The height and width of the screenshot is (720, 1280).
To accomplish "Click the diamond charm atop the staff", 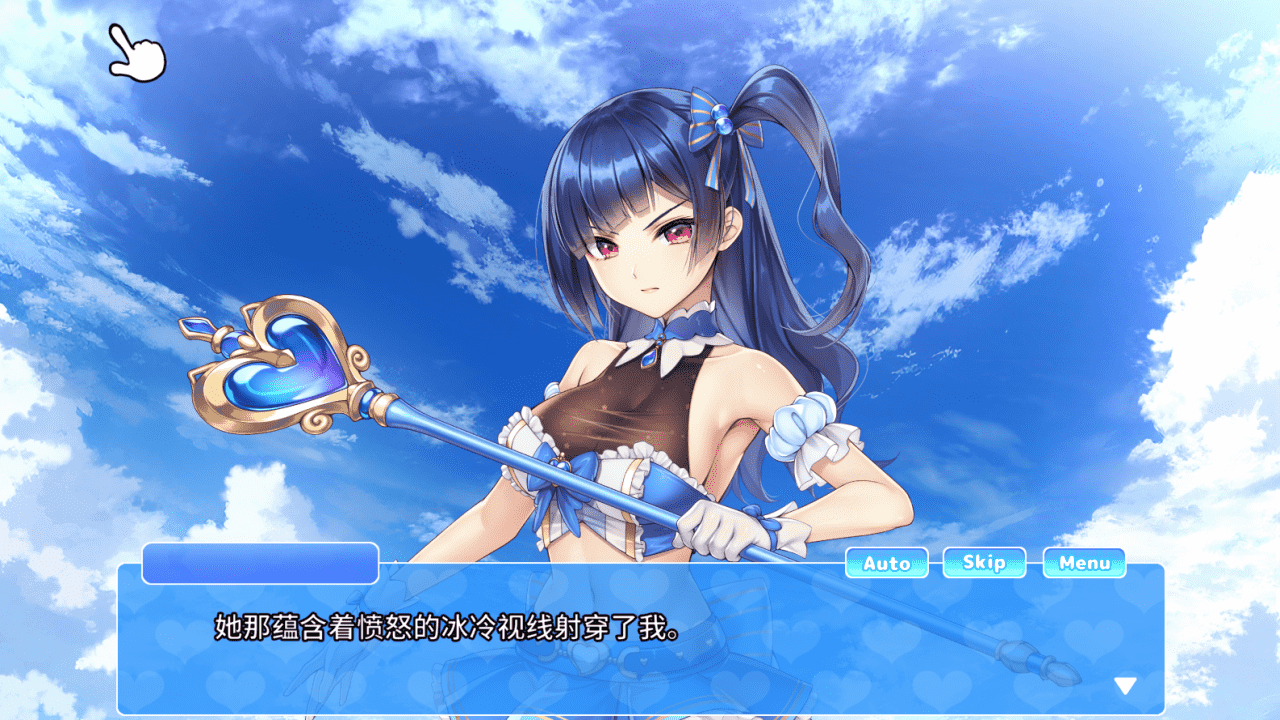I will tap(196, 328).
